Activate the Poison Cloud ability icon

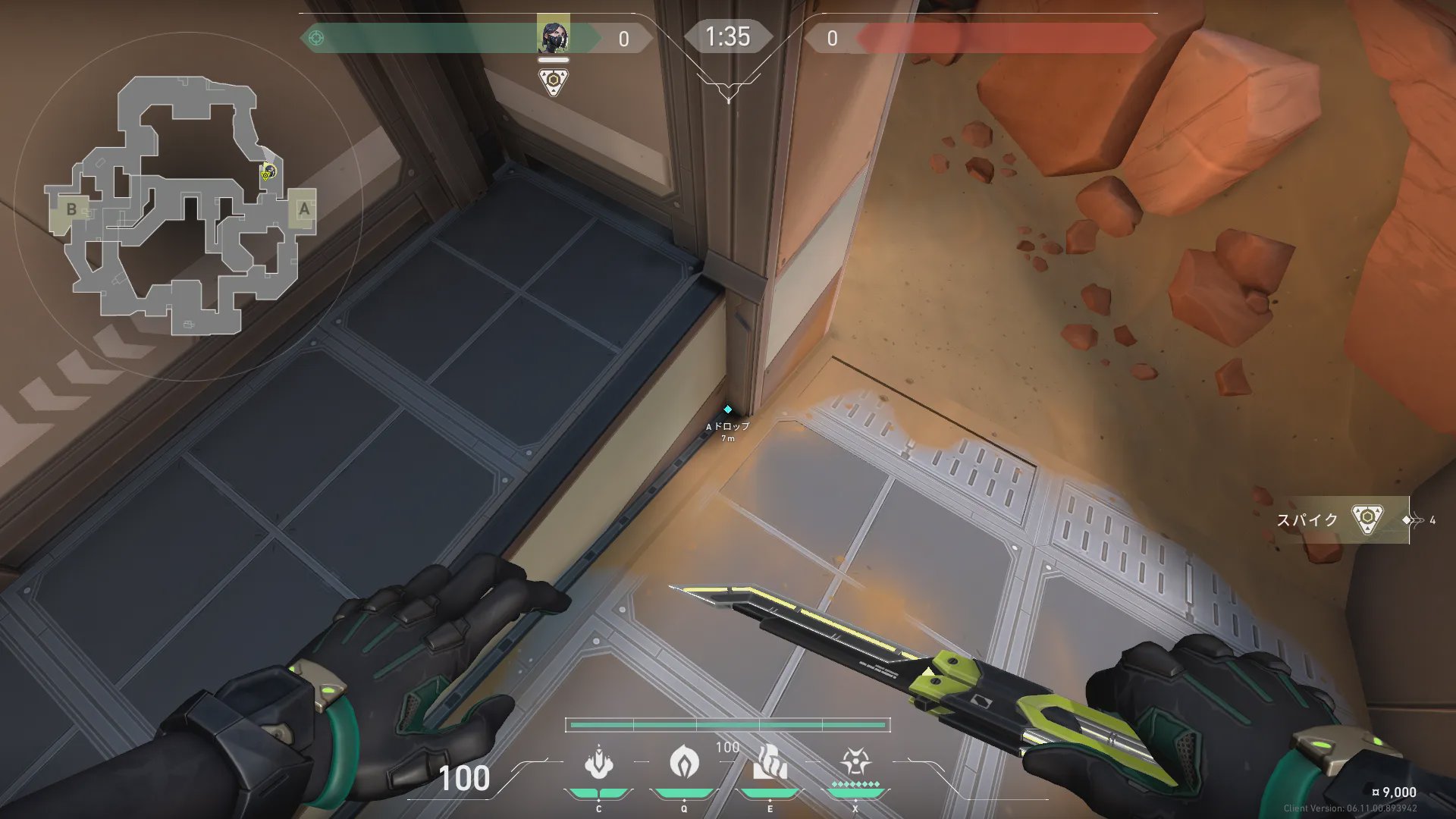click(684, 761)
